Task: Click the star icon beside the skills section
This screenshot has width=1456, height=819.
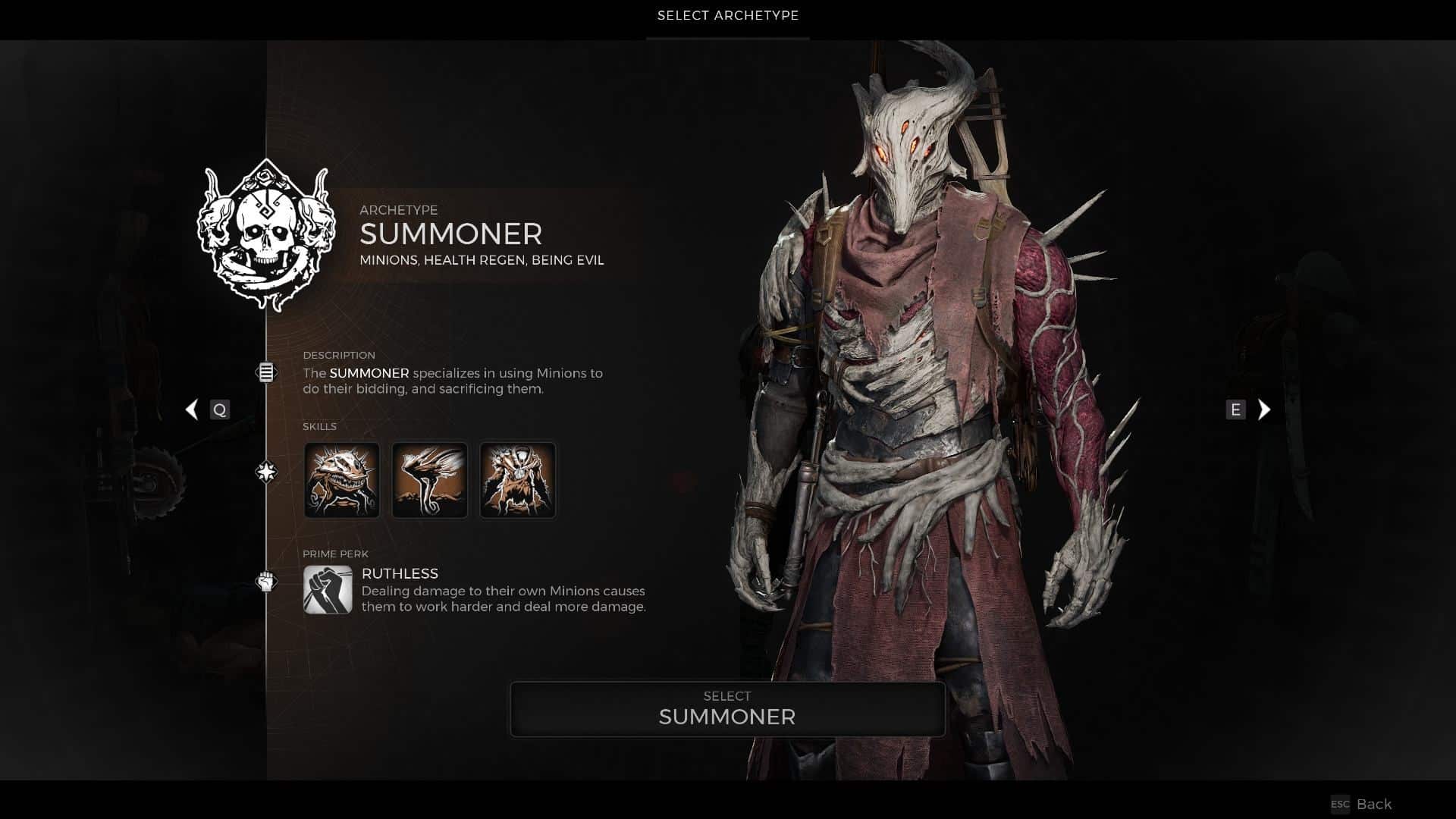Action: coord(266,472)
